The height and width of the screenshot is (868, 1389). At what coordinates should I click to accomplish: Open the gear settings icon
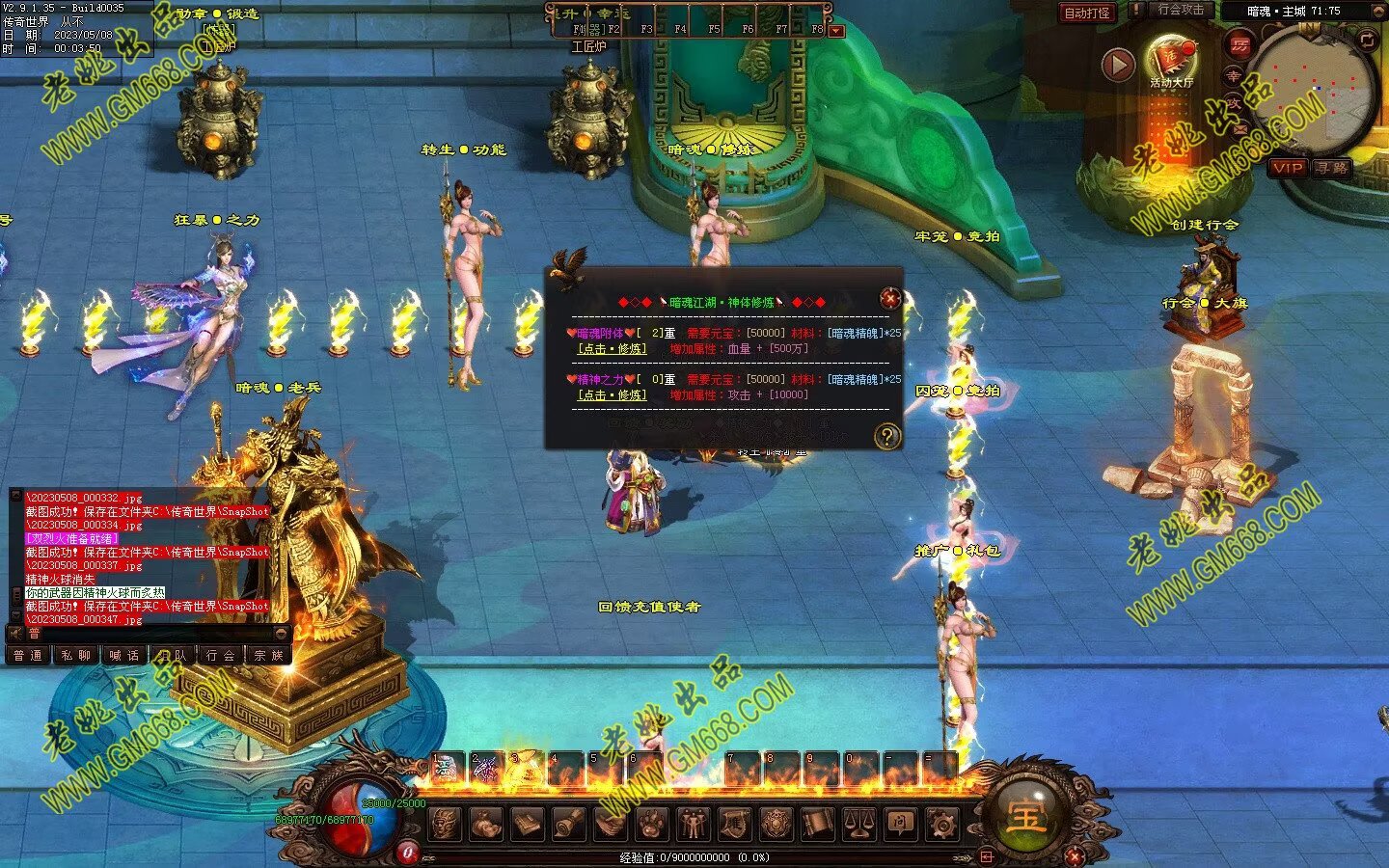941,825
